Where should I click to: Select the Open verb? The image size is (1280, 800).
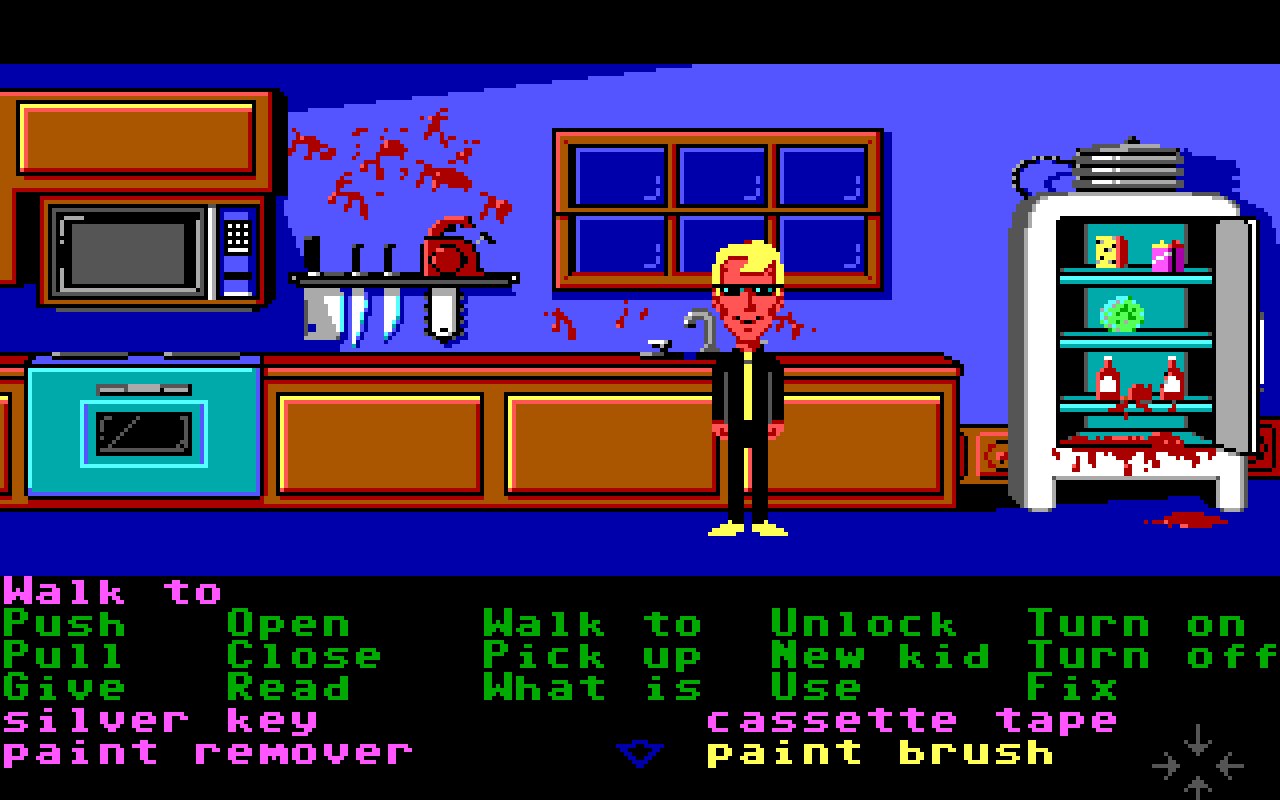tap(289, 625)
